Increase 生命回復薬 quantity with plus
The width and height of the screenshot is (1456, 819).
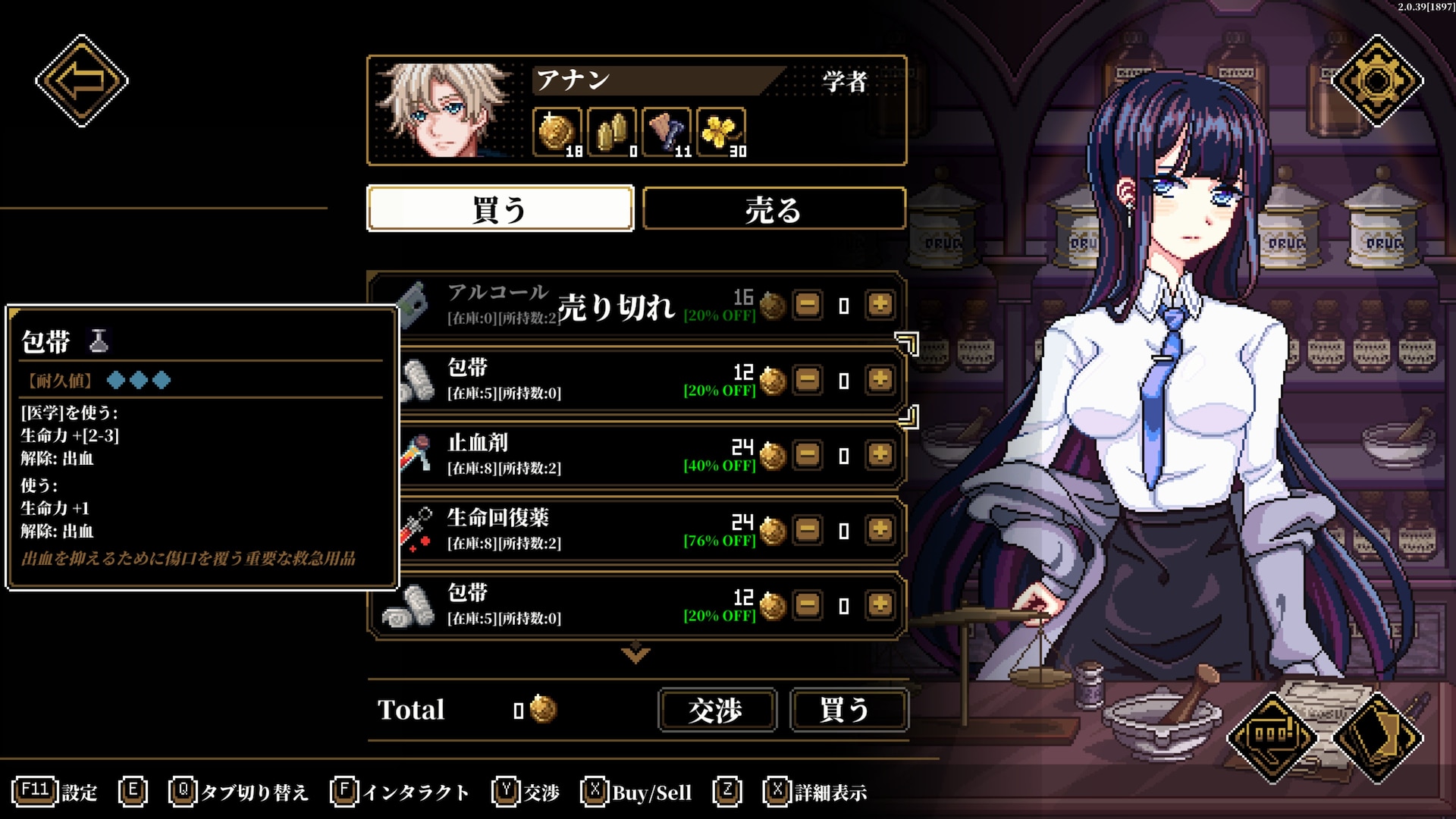tap(880, 530)
